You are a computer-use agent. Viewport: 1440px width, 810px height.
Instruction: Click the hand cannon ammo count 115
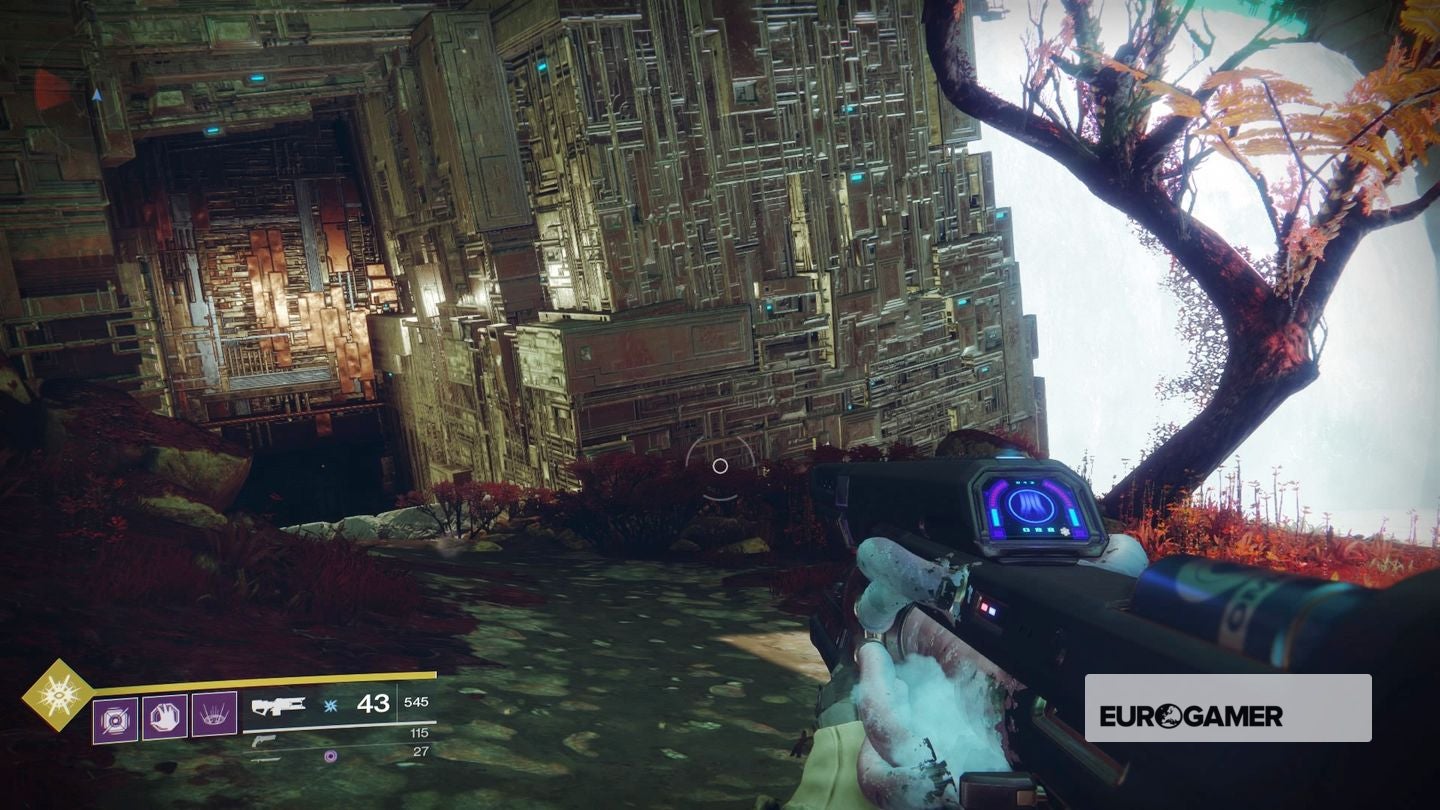(419, 732)
